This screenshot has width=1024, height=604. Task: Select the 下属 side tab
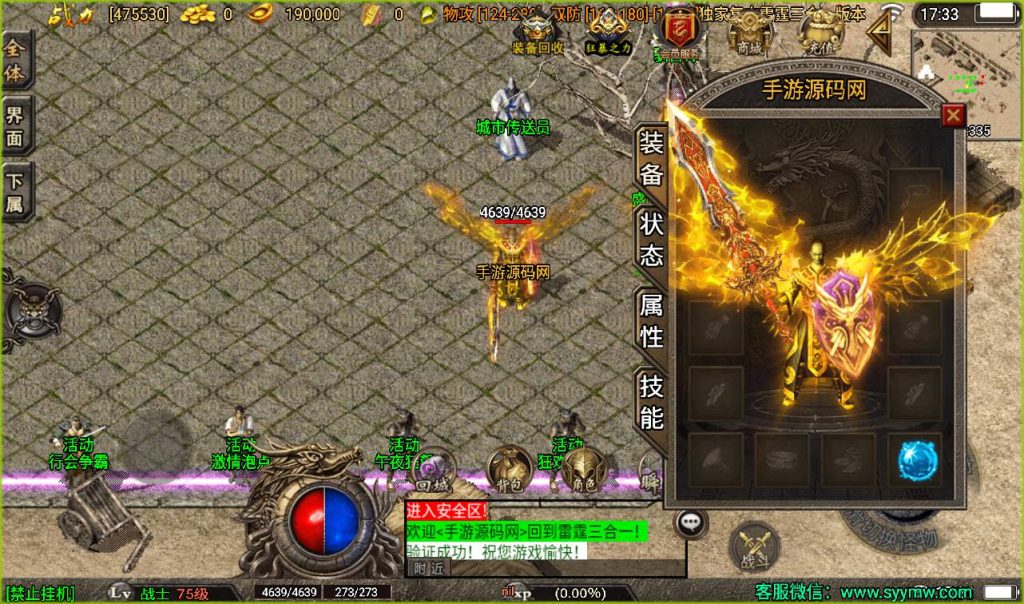pos(16,192)
